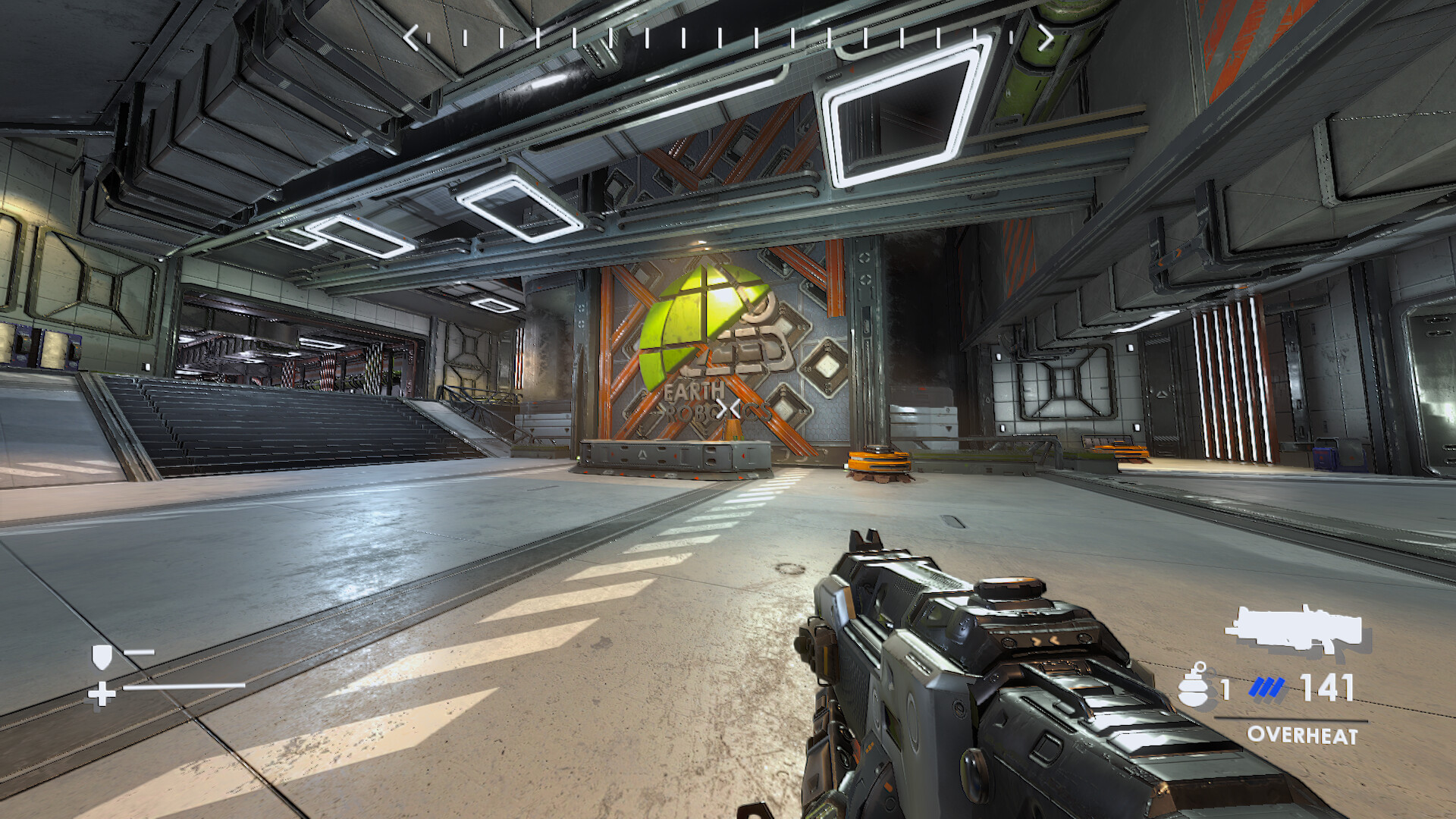
Task: Click the orange circular floor pad
Action: [880, 461]
